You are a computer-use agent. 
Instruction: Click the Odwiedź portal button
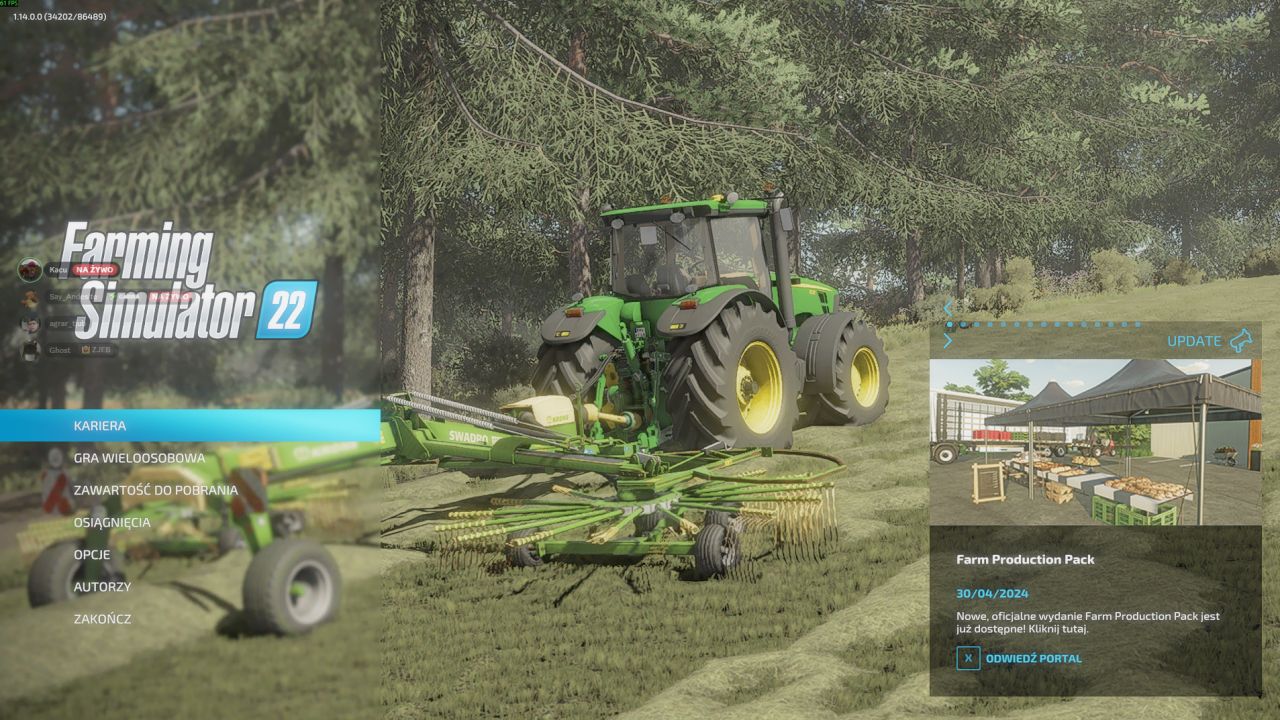coord(1019,658)
